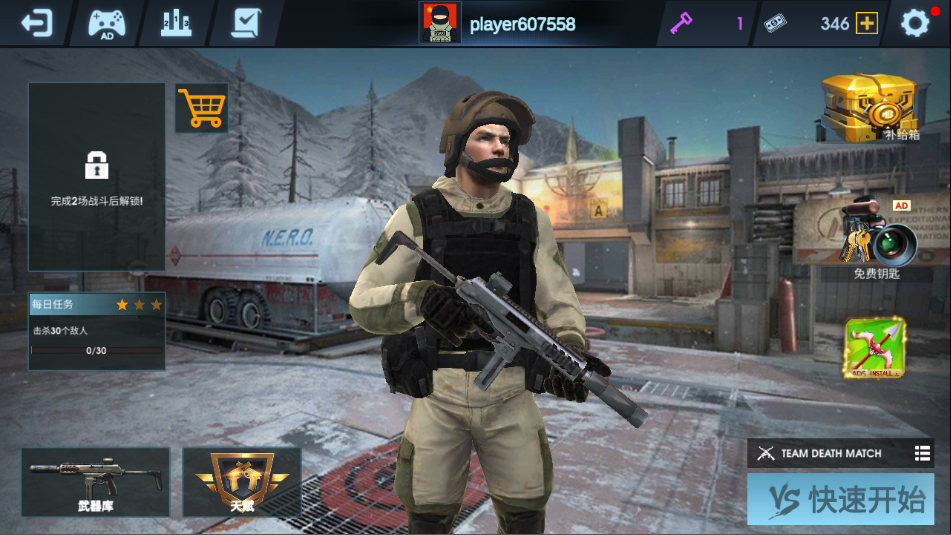Open the gamepad AD icon
Image resolution: width=951 pixels, height=535 pixels.
tap(107, 23)
